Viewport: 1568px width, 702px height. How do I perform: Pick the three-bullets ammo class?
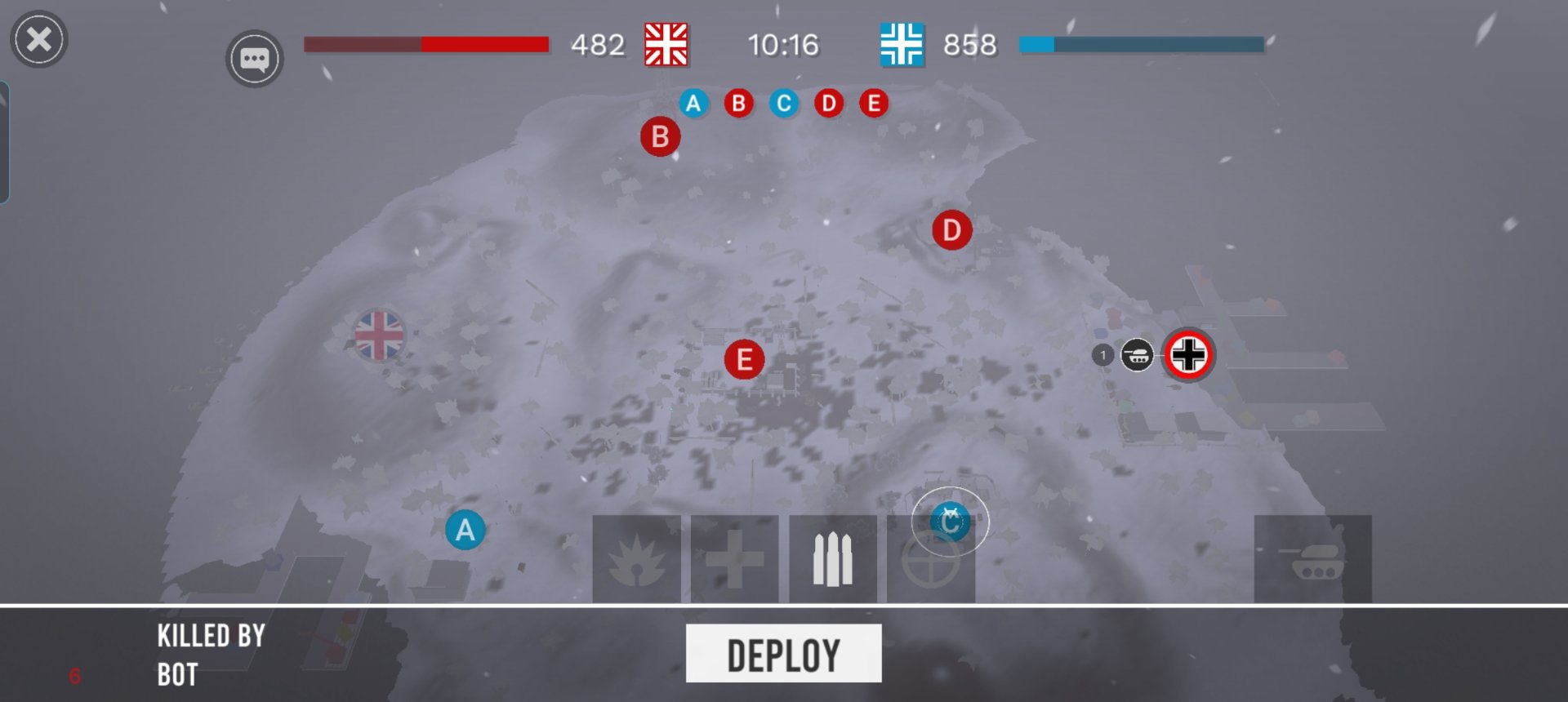coord(832,559)
